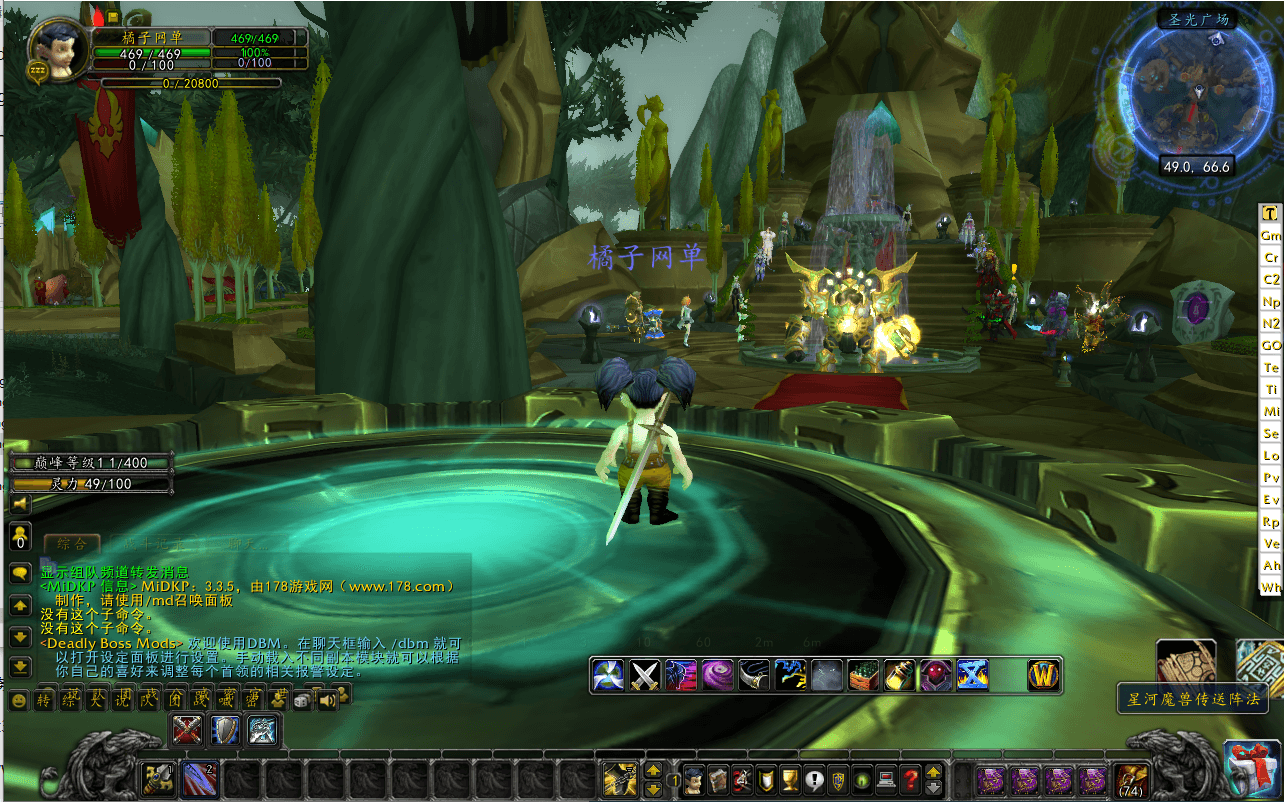Click the dice roll chat button

point(301,701)
